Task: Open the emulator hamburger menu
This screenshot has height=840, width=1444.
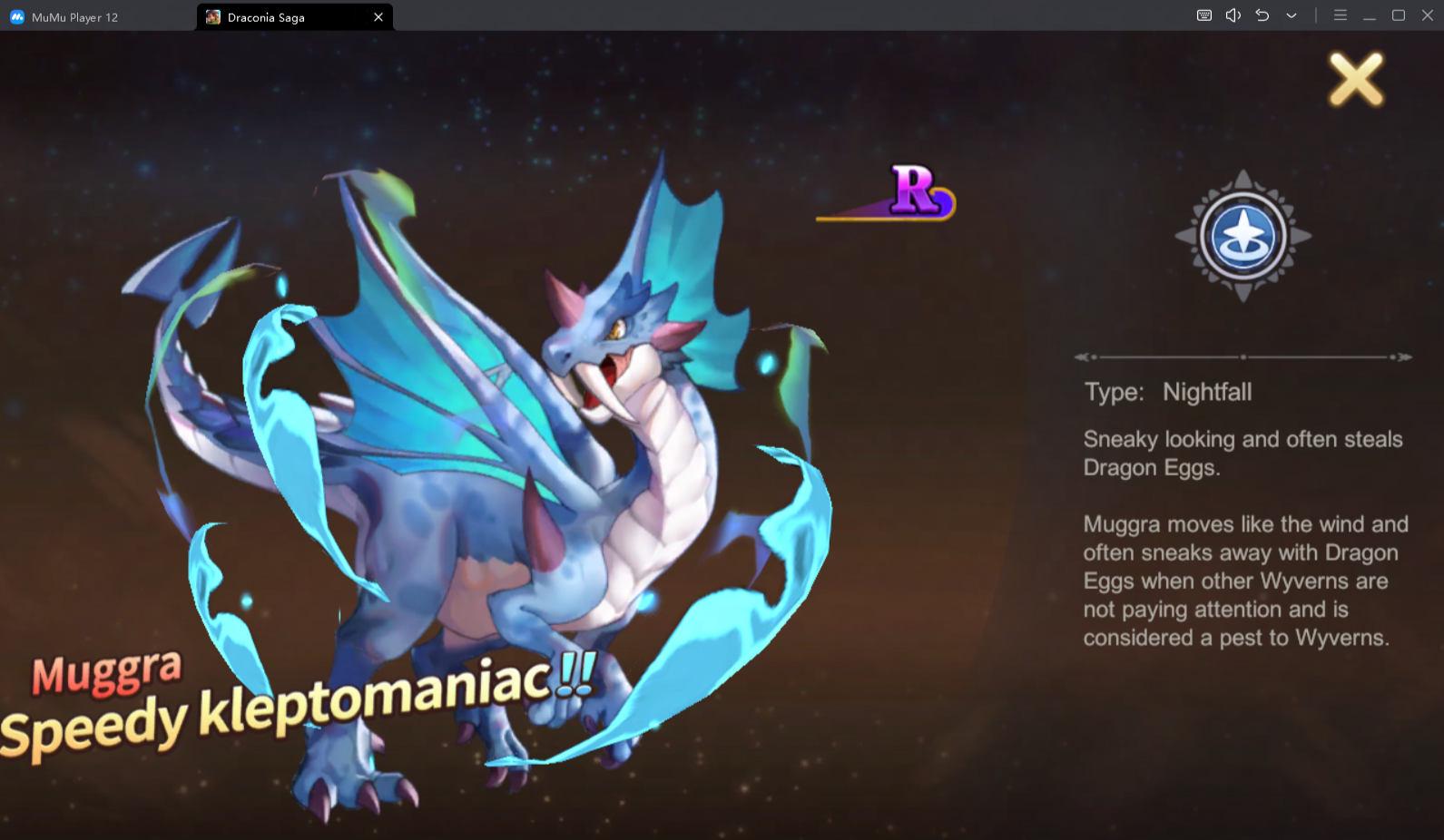Action: 1340,15
